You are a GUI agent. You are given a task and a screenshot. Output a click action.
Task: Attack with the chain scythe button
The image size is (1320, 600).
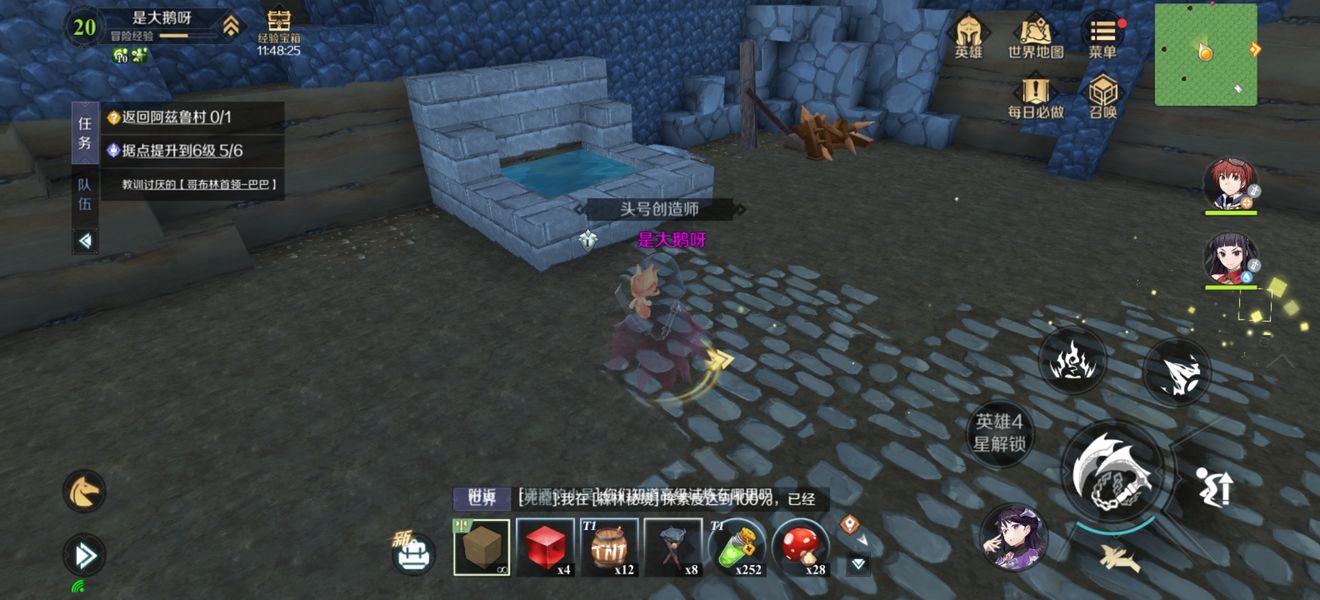(1112, 472)
